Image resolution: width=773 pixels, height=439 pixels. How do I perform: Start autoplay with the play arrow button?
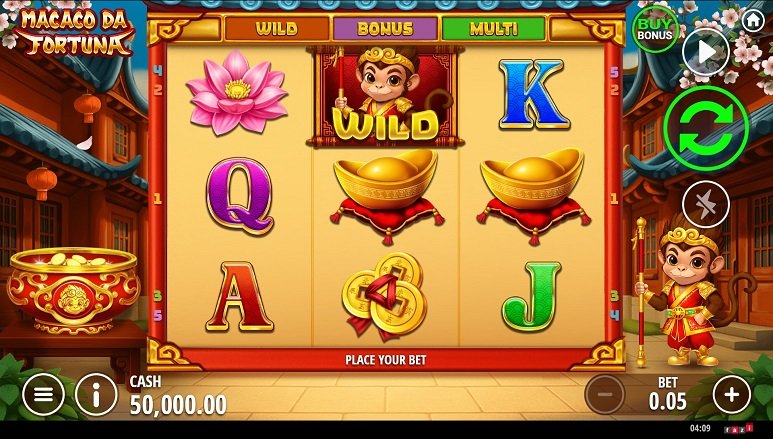[x=705, y=52]
